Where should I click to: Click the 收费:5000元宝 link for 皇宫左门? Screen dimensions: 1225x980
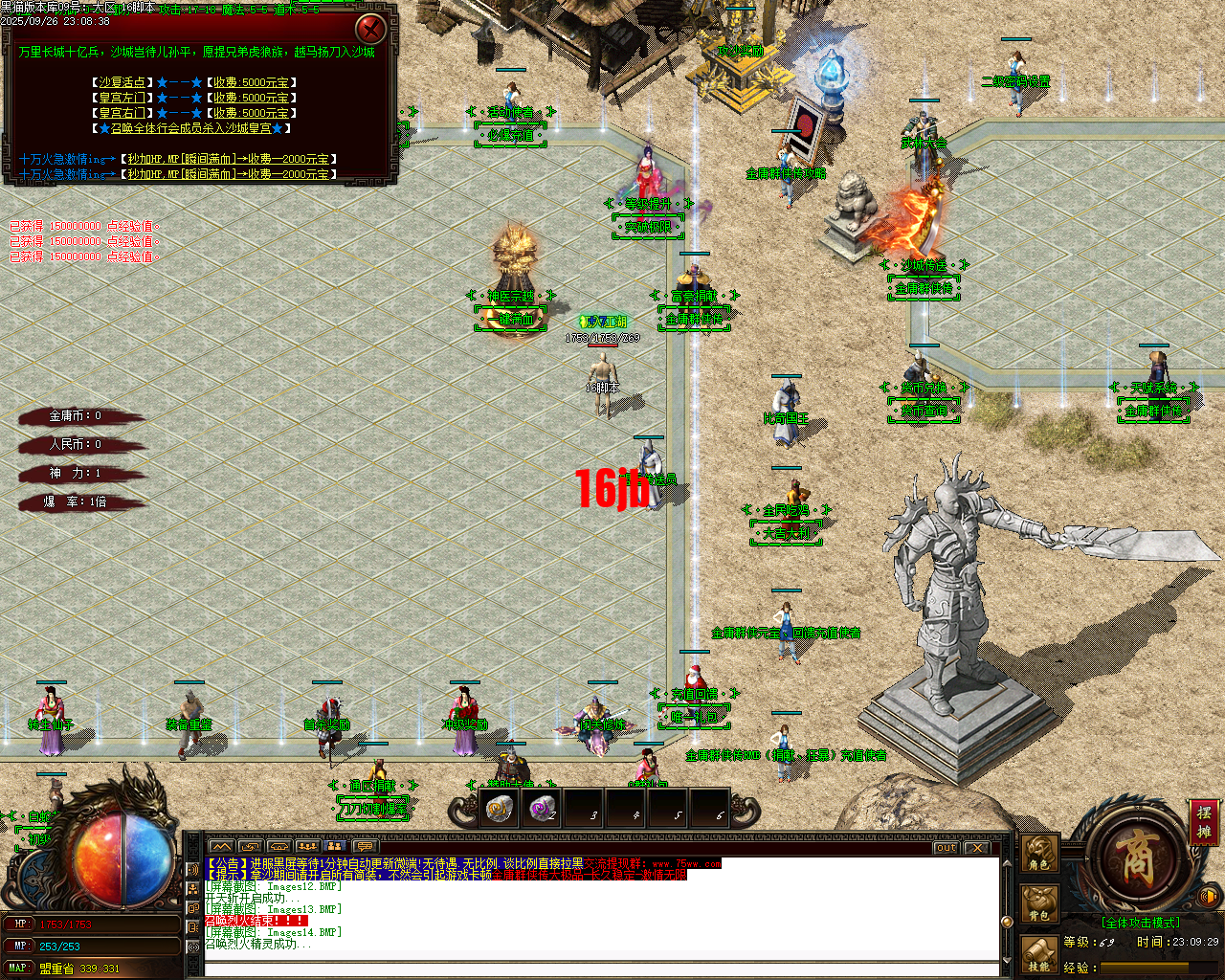click(x=251, y=98)
